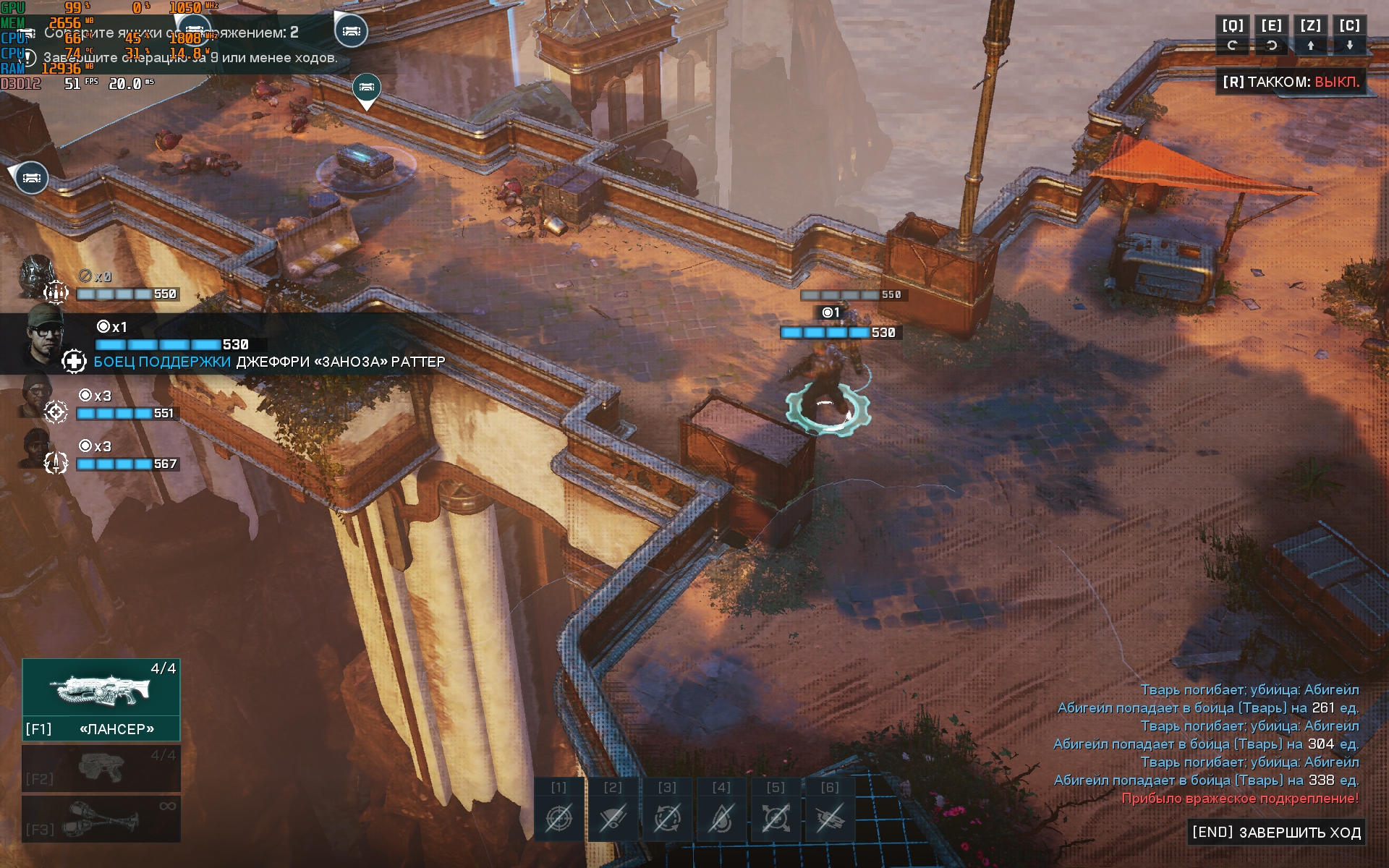Viewport: 1389px width, 868px height.
Task: Activate the crosshair shot ability
Action: pyautogui.click(x=558, y=817)
